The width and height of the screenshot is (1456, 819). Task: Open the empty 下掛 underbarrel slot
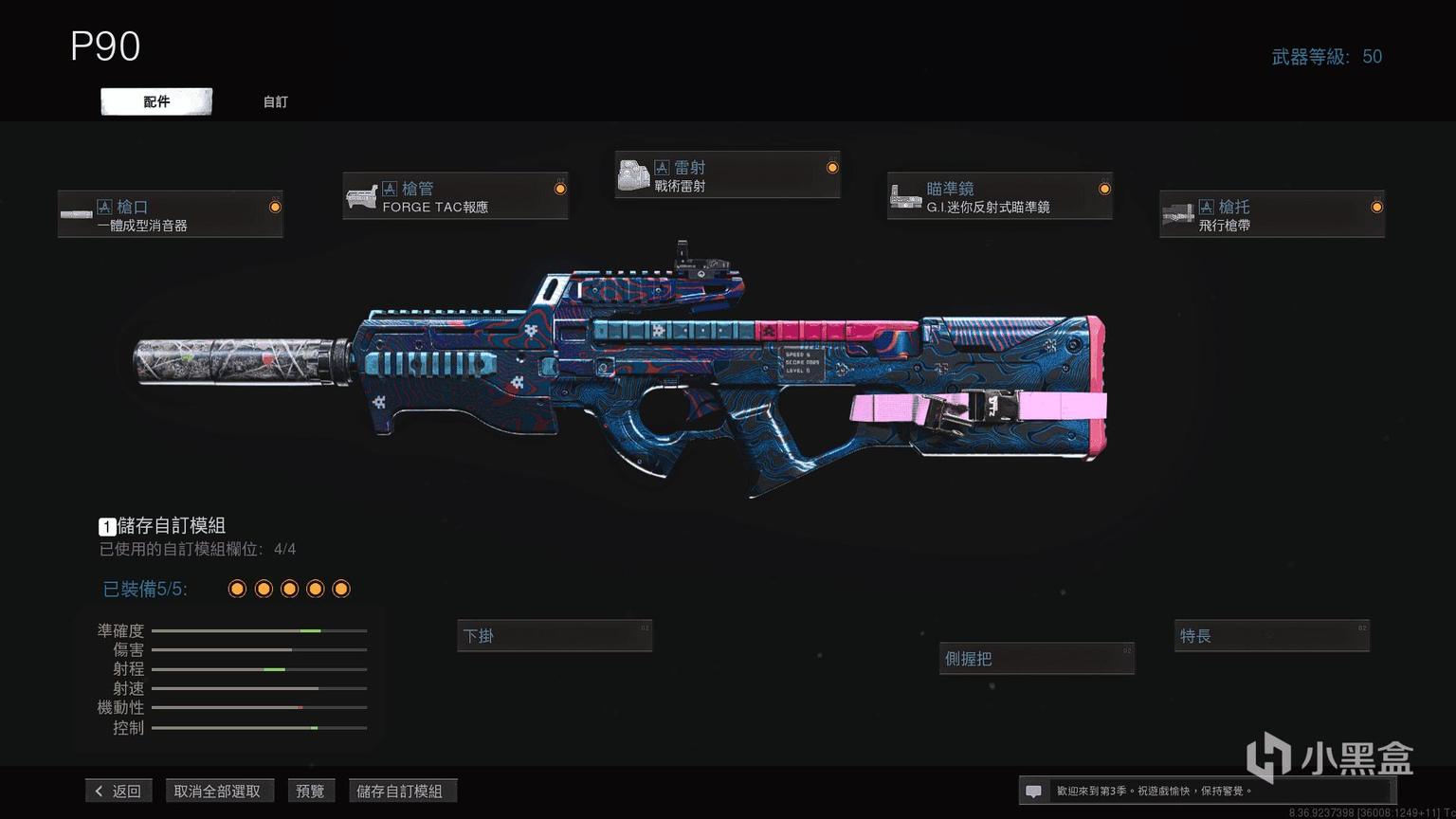tap(555, 636)
